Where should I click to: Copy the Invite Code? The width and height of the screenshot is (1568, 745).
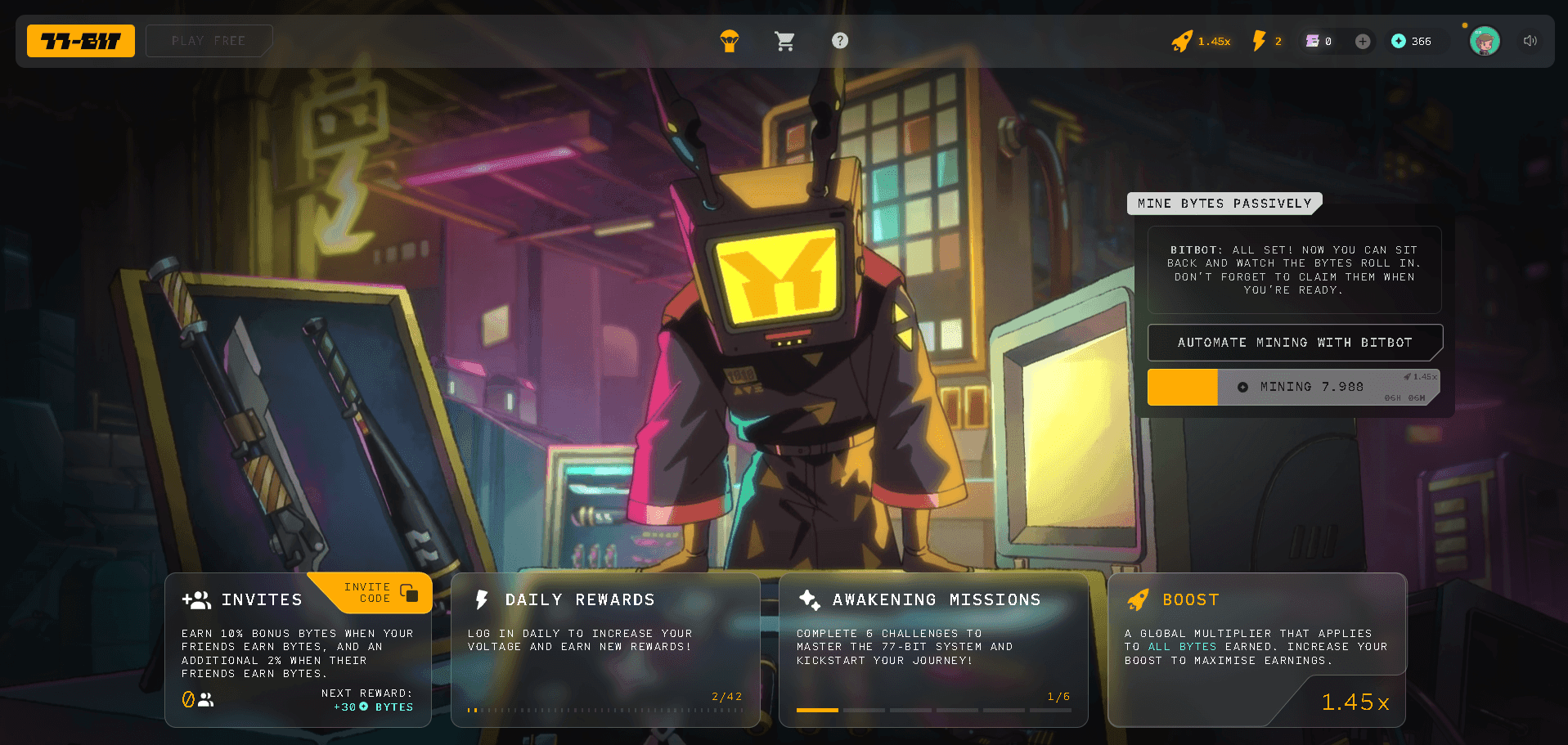pos(381,593)
